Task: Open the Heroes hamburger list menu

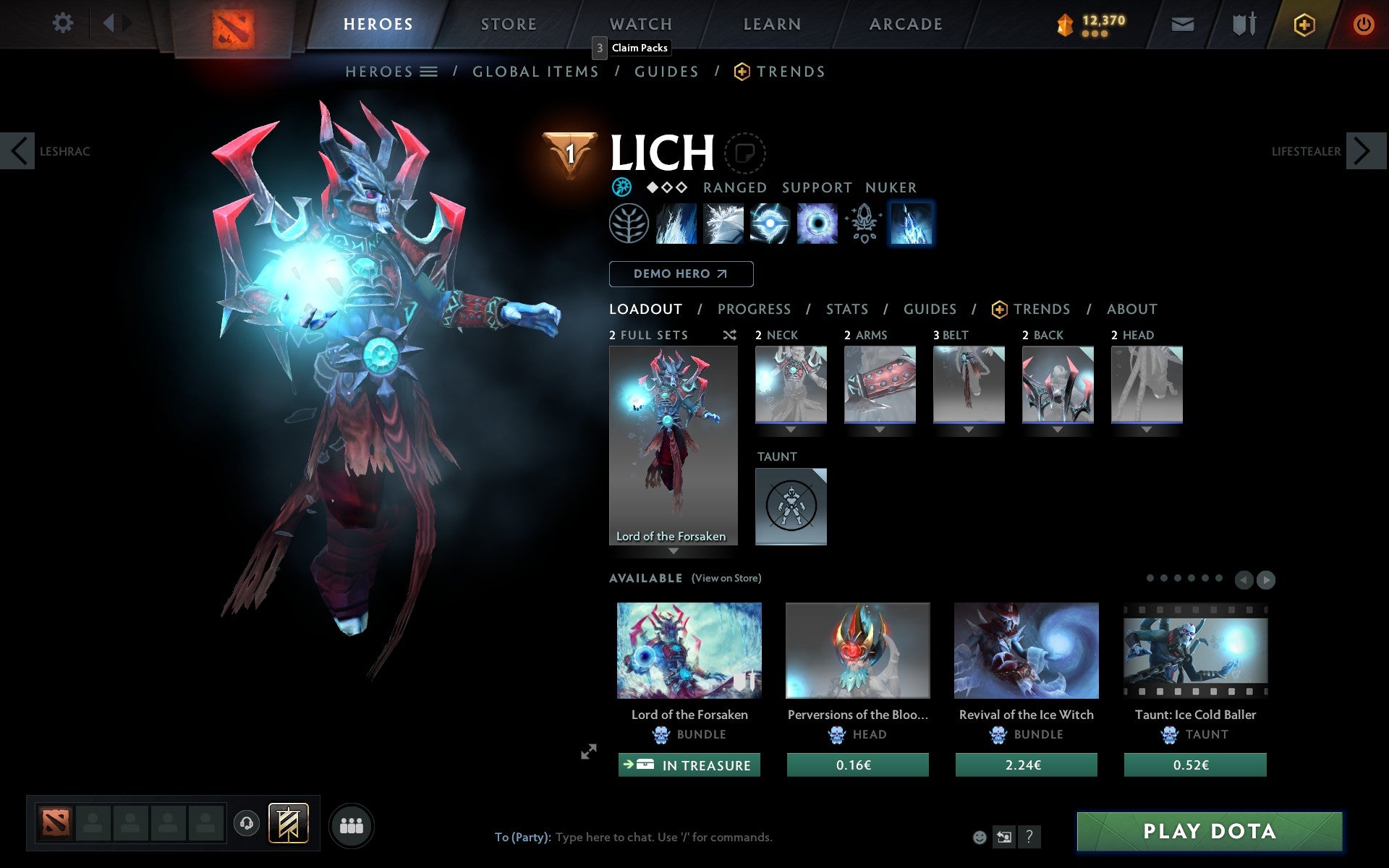Action: (429, 72)
